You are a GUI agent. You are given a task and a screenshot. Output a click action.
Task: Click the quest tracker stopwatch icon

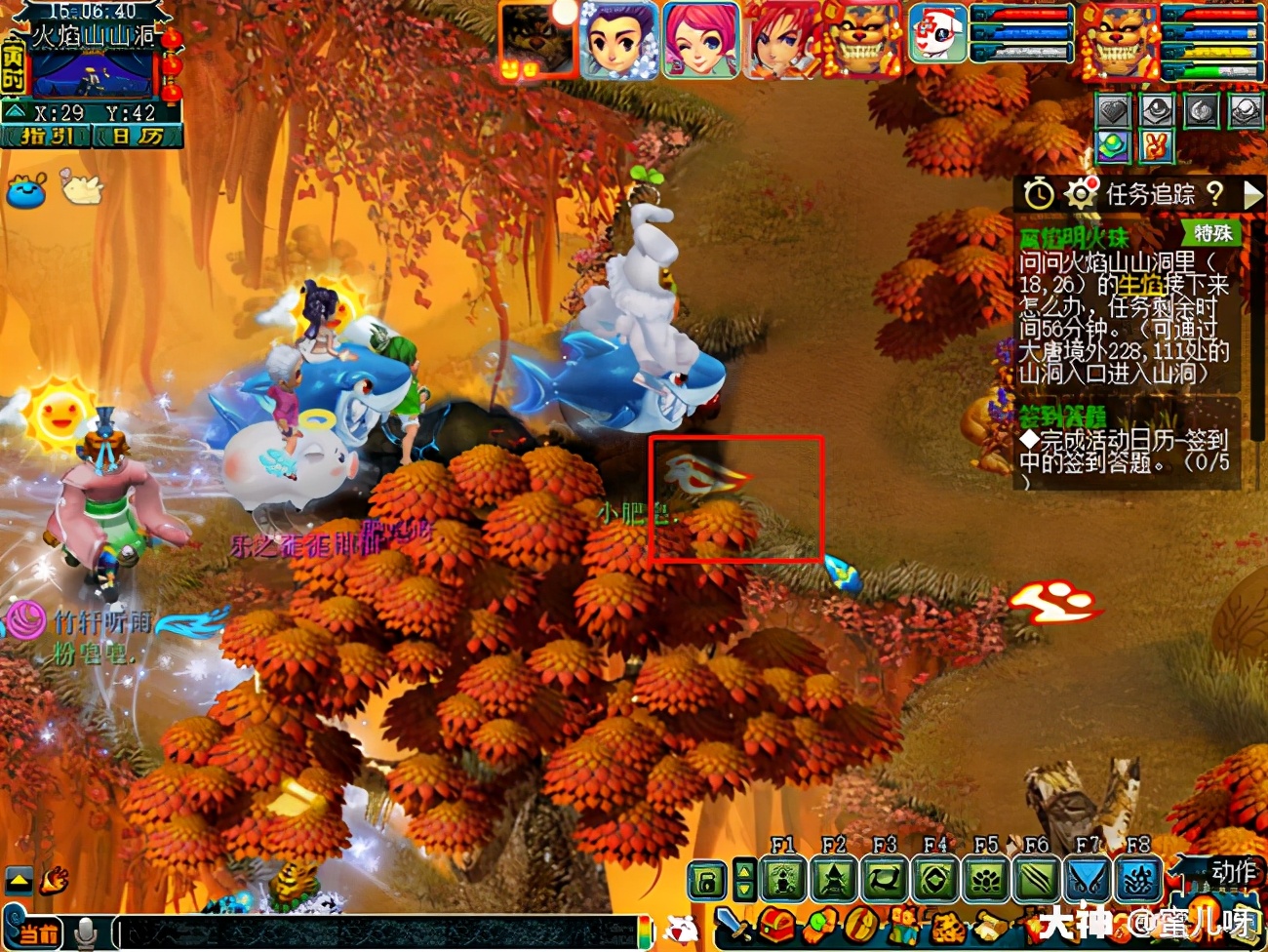[1039, 194]
